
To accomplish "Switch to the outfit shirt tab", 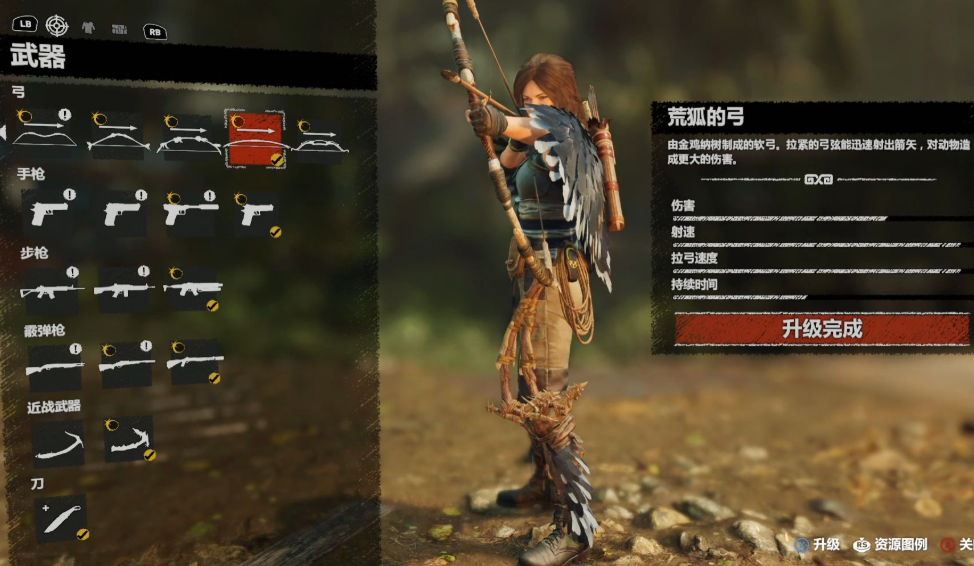I will click(88, 28).
